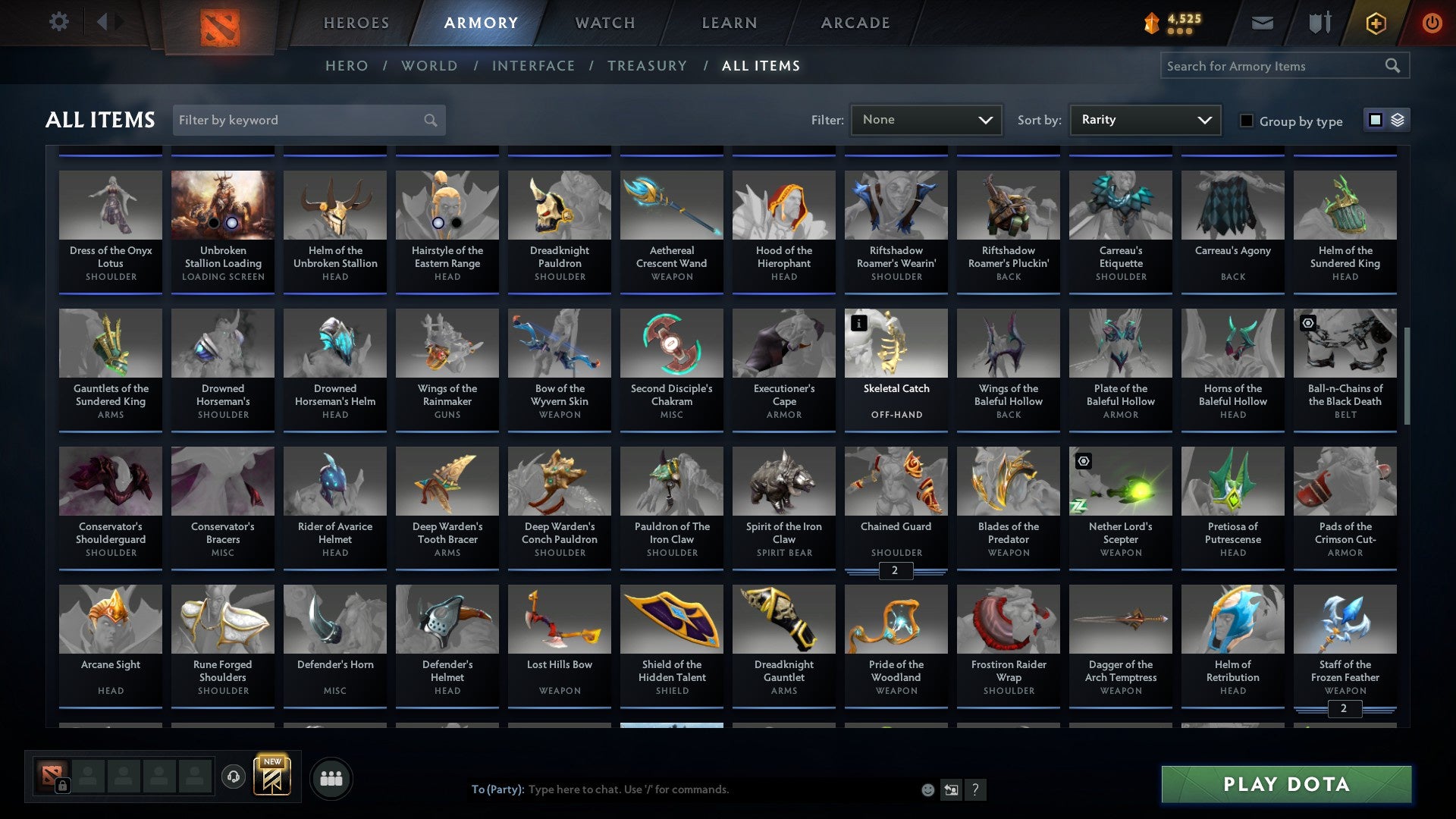Click the back navigation arrow
The width and height of the screenshot is (1456, 819).
pos(105,20)
